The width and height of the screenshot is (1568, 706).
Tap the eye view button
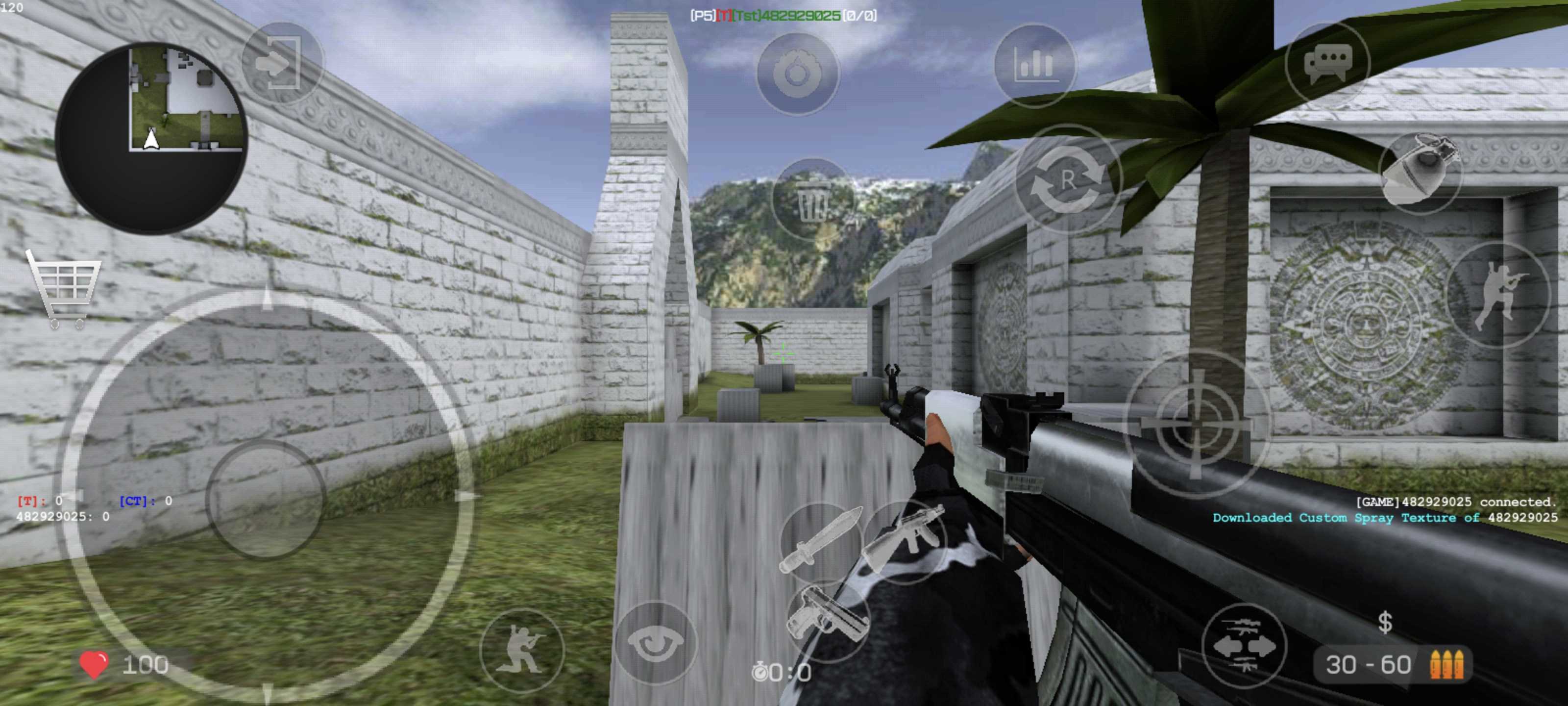click(656, 643)
